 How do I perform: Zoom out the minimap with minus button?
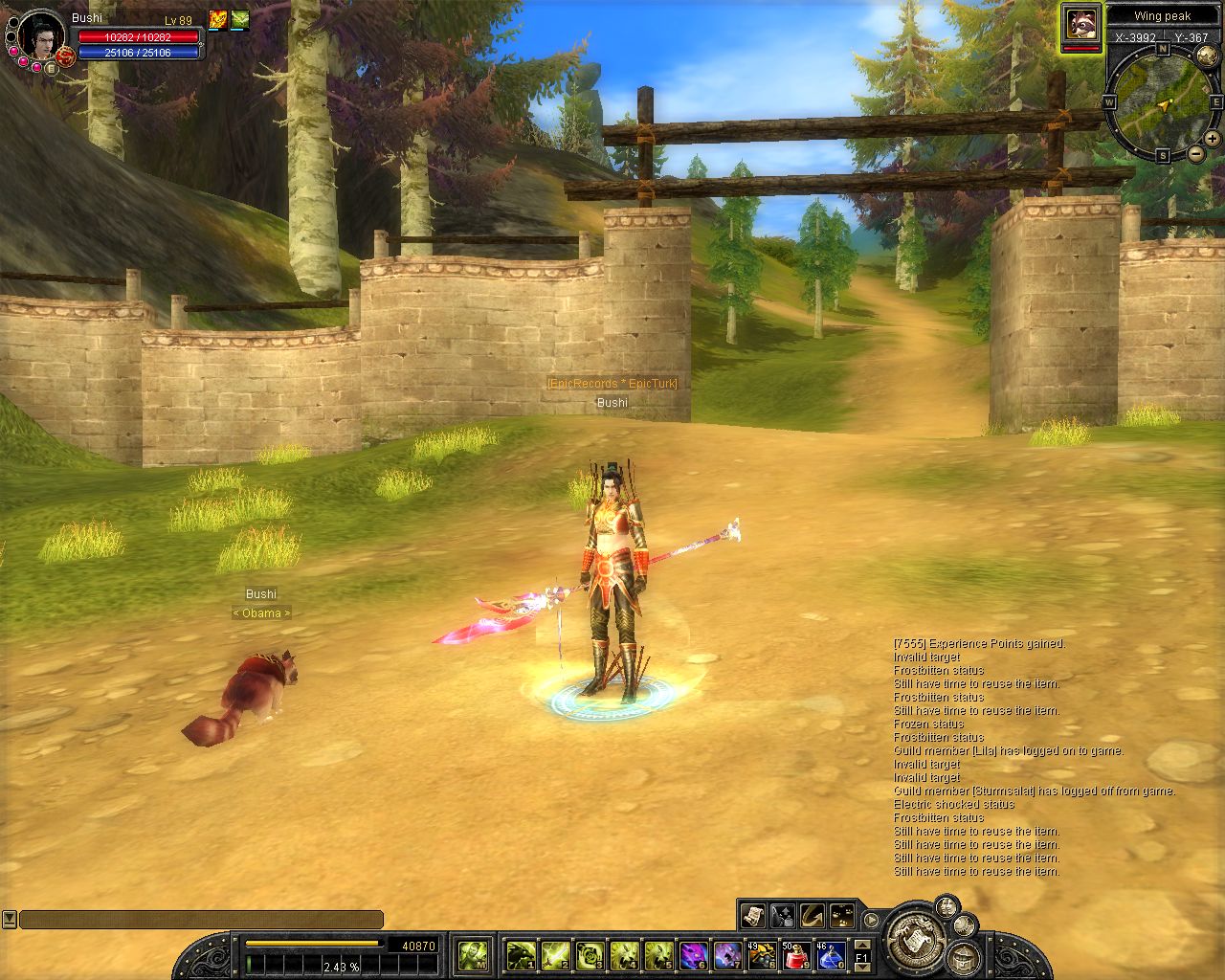pyautogui.click(x=1195, y=153)
